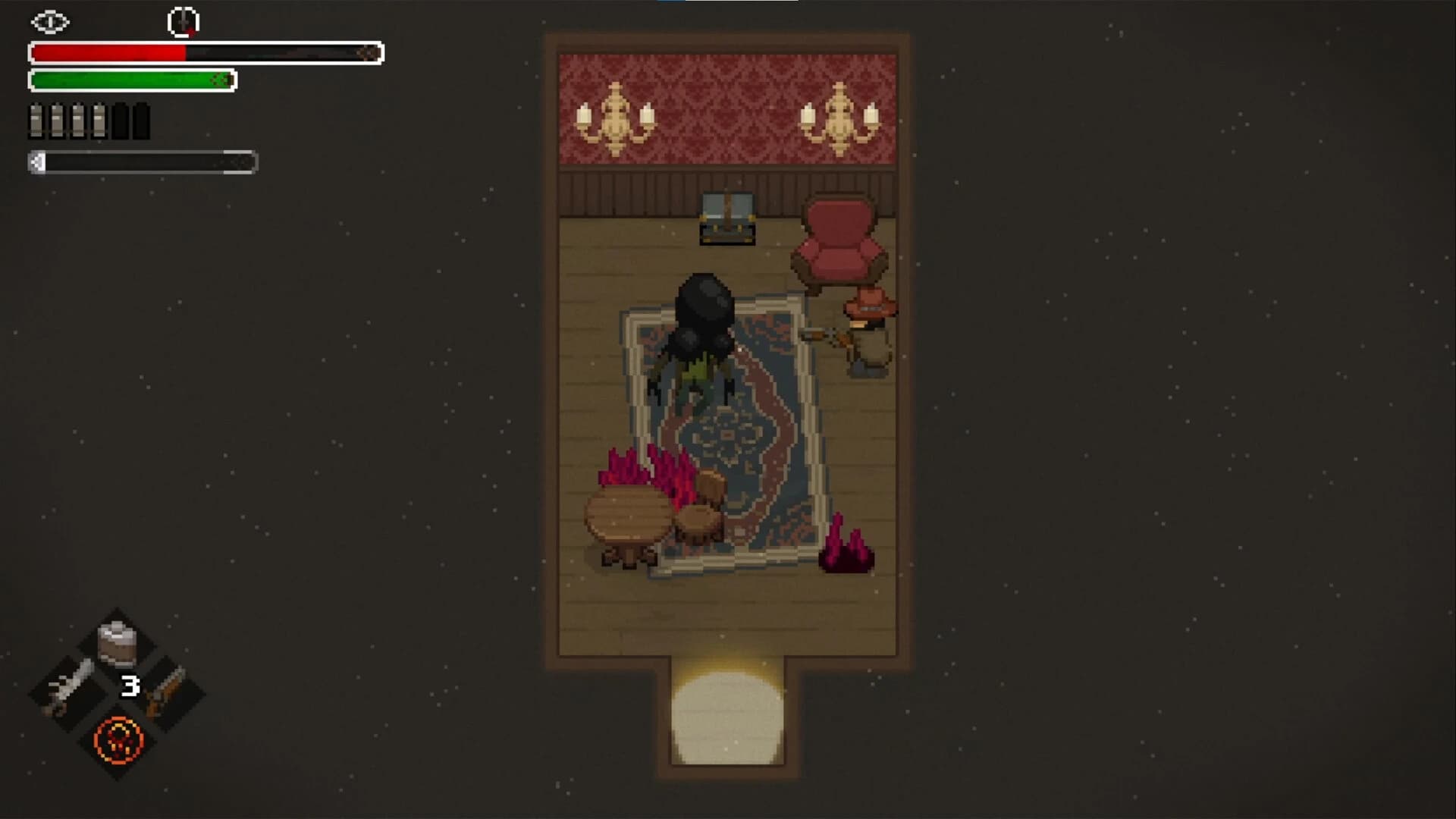Image resolution: width=1456 pixels, height=819 pixels.
Task: Select the dynamite item at the inventory top
Action: (115, 645)
